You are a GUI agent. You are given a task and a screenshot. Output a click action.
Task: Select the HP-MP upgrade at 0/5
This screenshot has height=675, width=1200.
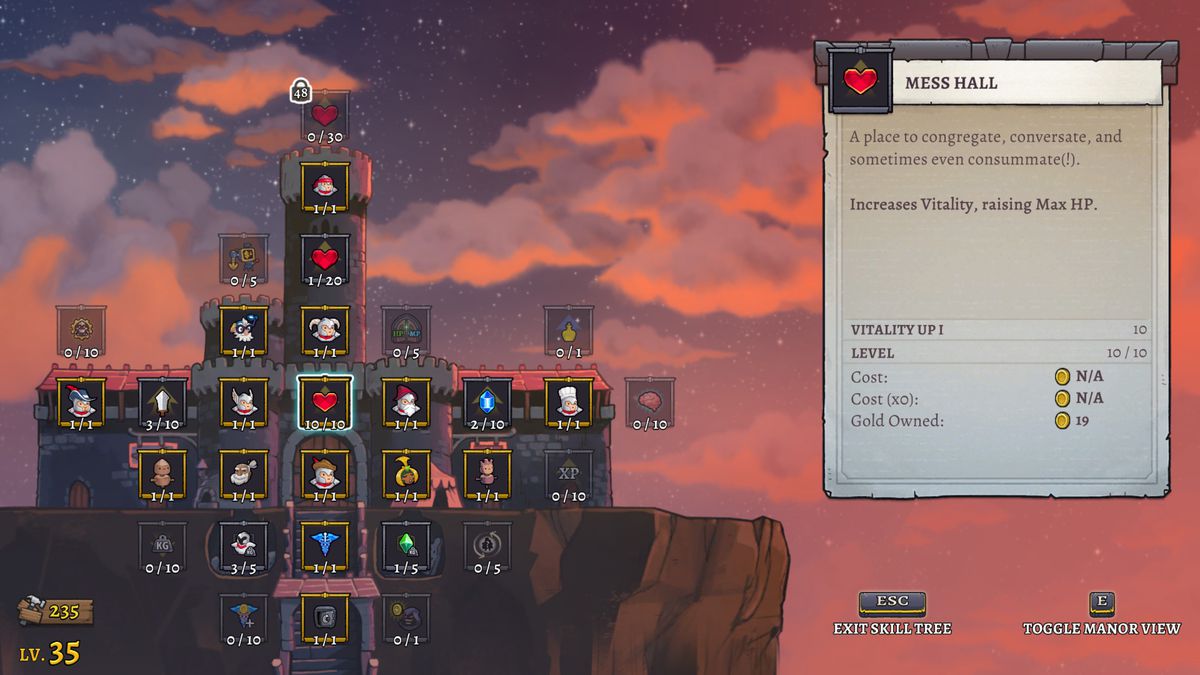coord(406,330)
